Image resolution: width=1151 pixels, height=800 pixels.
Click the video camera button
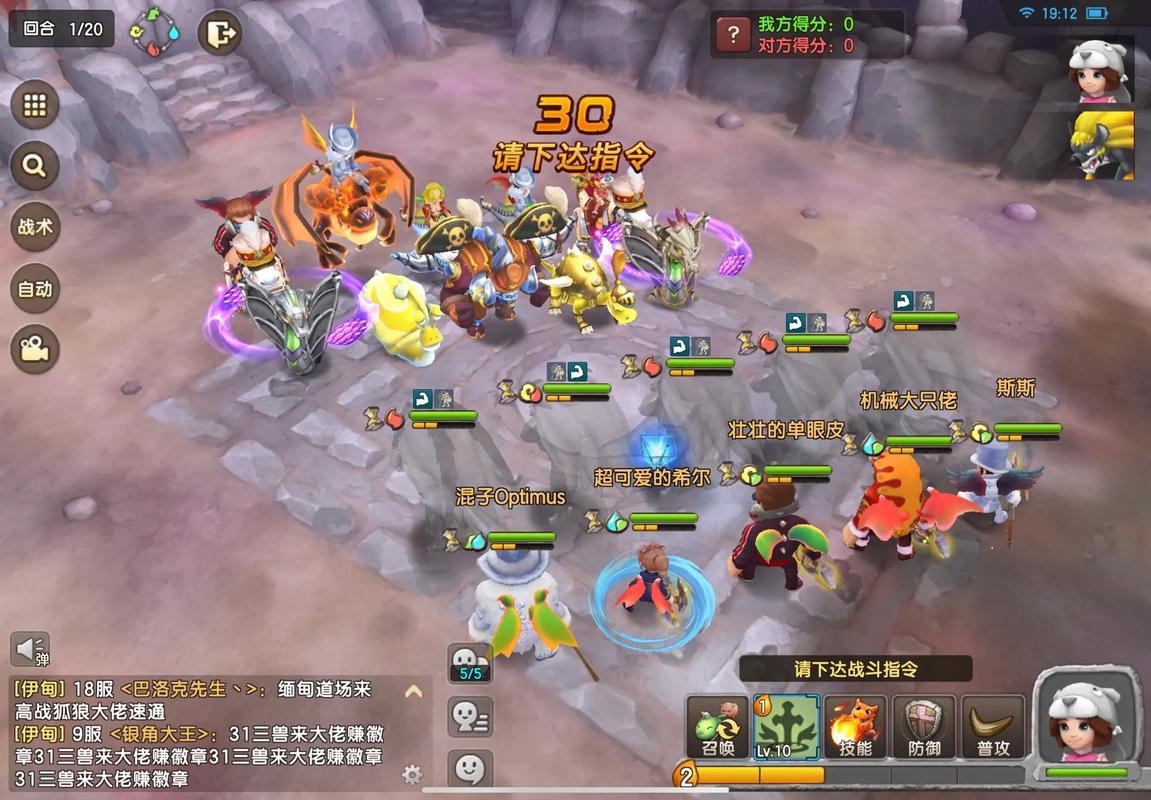(35, 349)
